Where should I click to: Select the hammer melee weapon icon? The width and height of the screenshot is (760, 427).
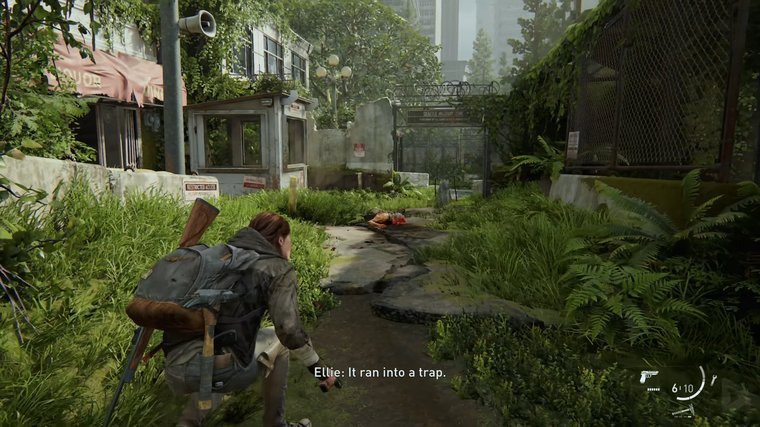pos(684,409)
